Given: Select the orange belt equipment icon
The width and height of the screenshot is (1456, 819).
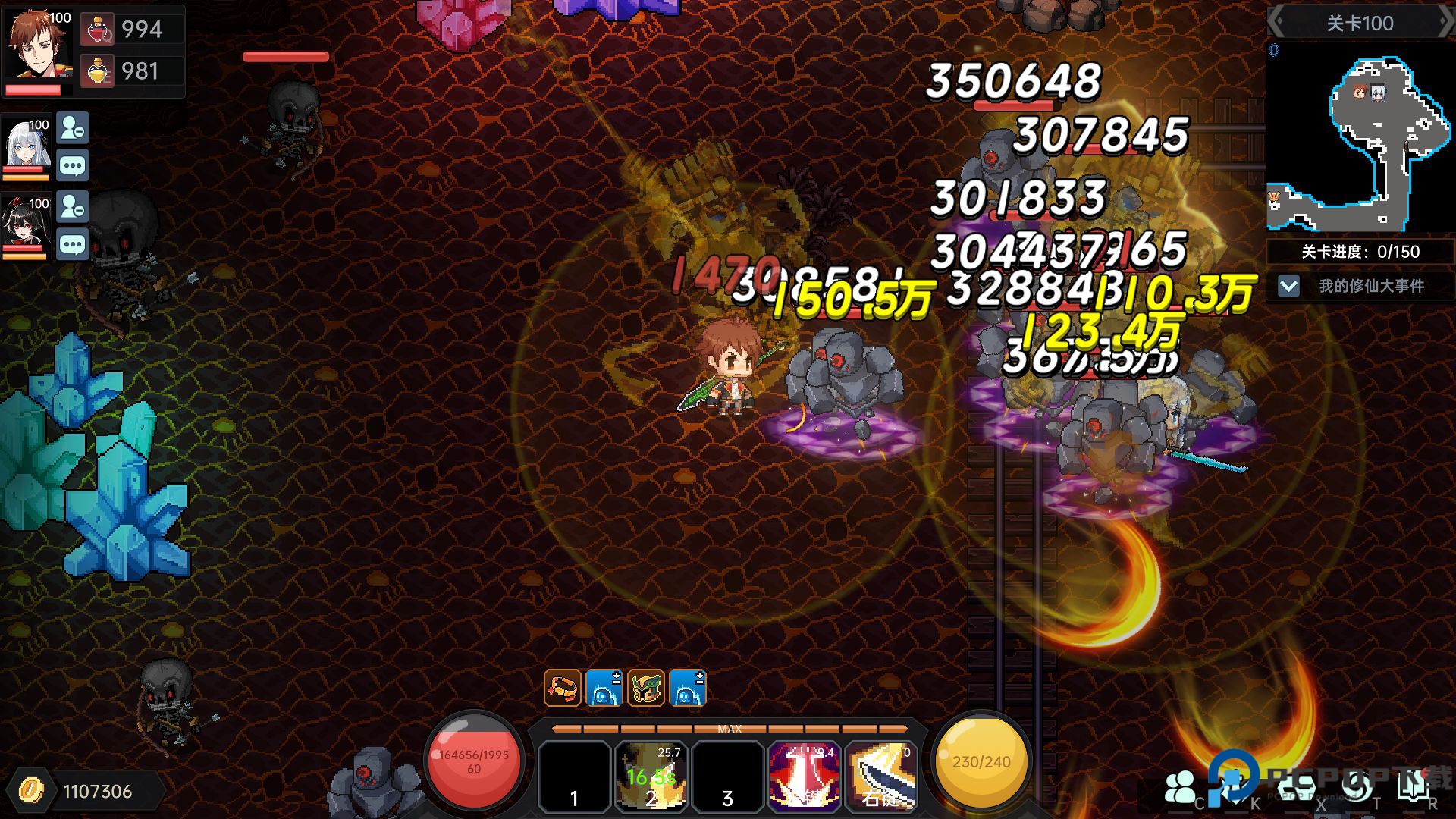Looking at the screenshot, I should pyautogui.click(x=563, y=689).
